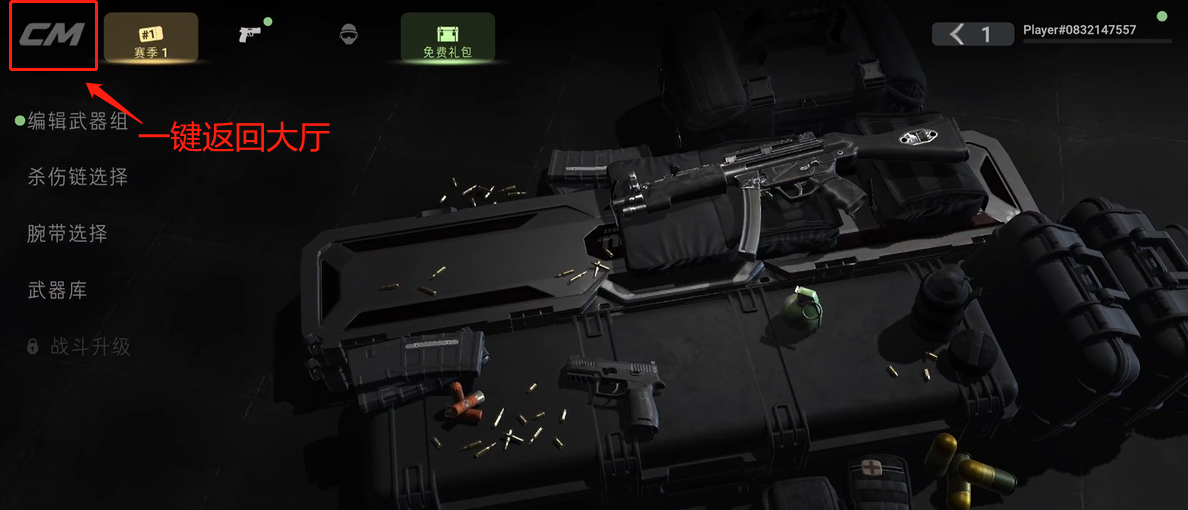The height and width of the screenshot is (510, 1188).
Task: Select 编辑武器组 in the side menu
Action: [x=77, y=121]
